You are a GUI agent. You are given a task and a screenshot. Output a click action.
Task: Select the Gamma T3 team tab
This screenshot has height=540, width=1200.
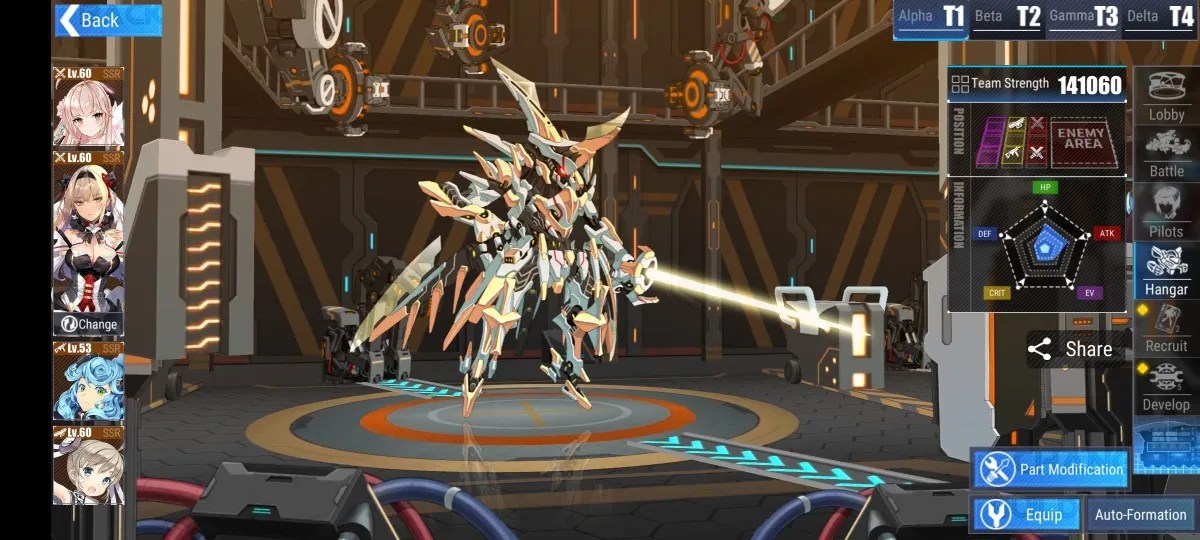coord(1083,17)
